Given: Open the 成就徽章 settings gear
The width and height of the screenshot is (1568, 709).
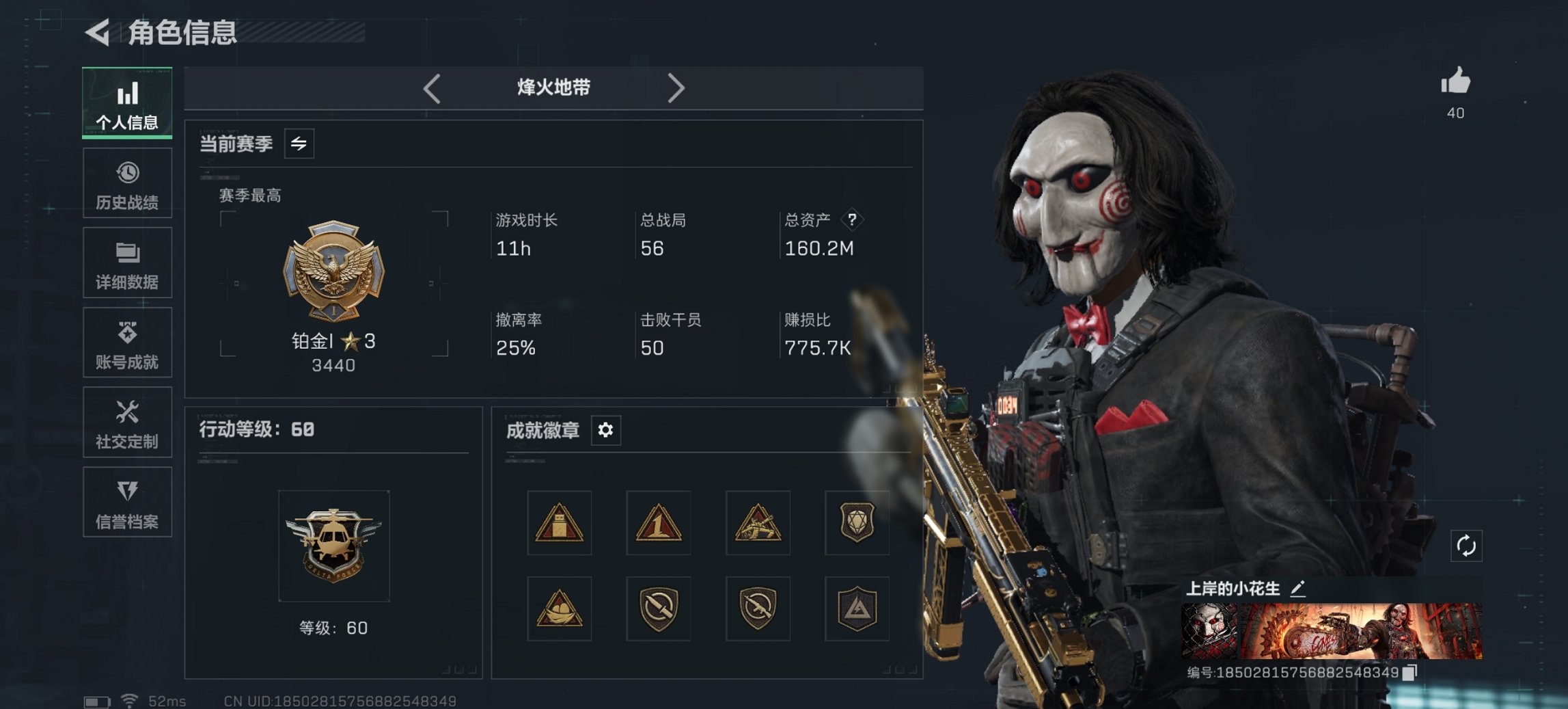Looking at the screenshot, I should pyautogui.click(x=607, y=430).
